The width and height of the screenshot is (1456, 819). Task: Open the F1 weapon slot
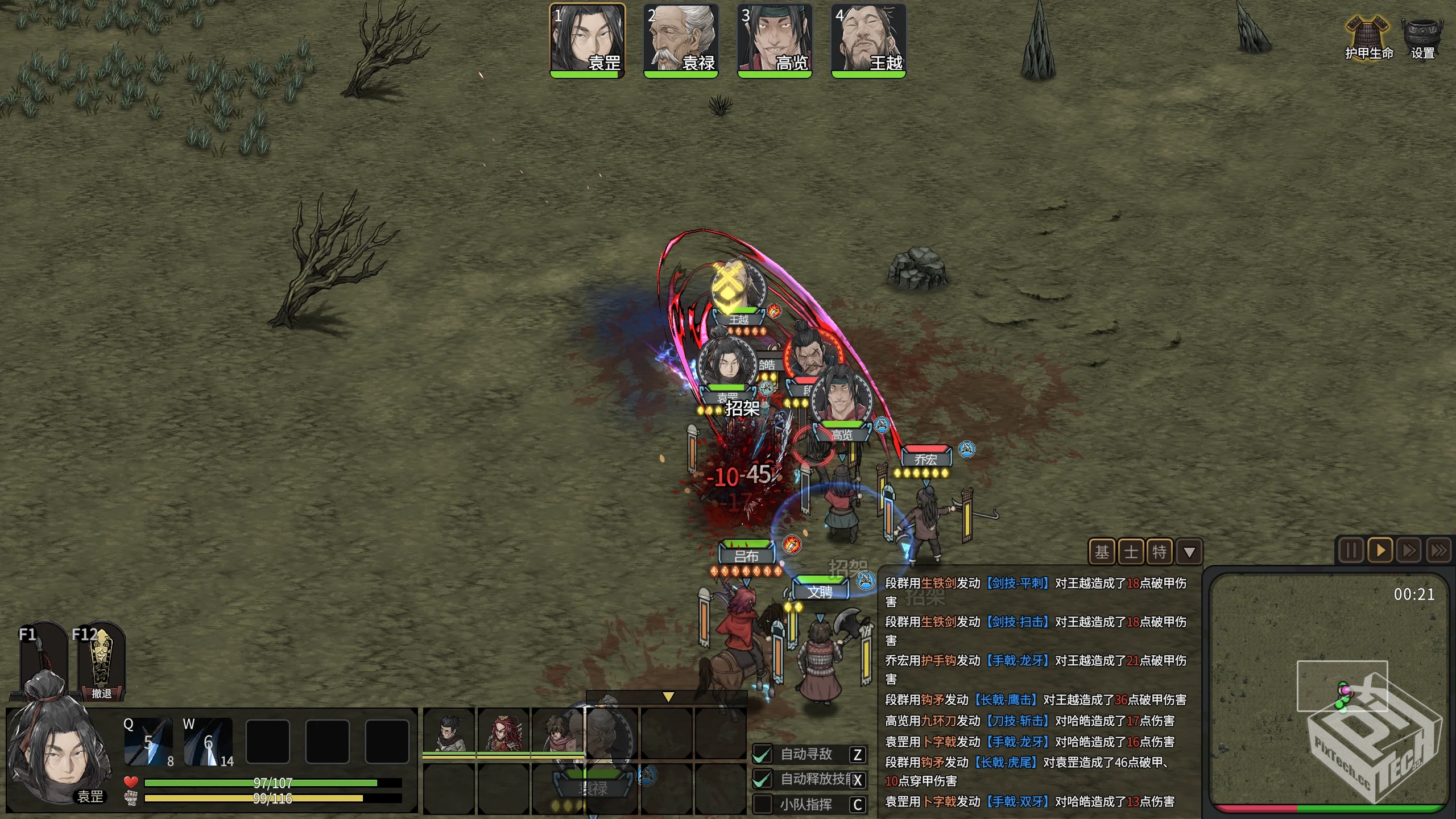[42, 660]
